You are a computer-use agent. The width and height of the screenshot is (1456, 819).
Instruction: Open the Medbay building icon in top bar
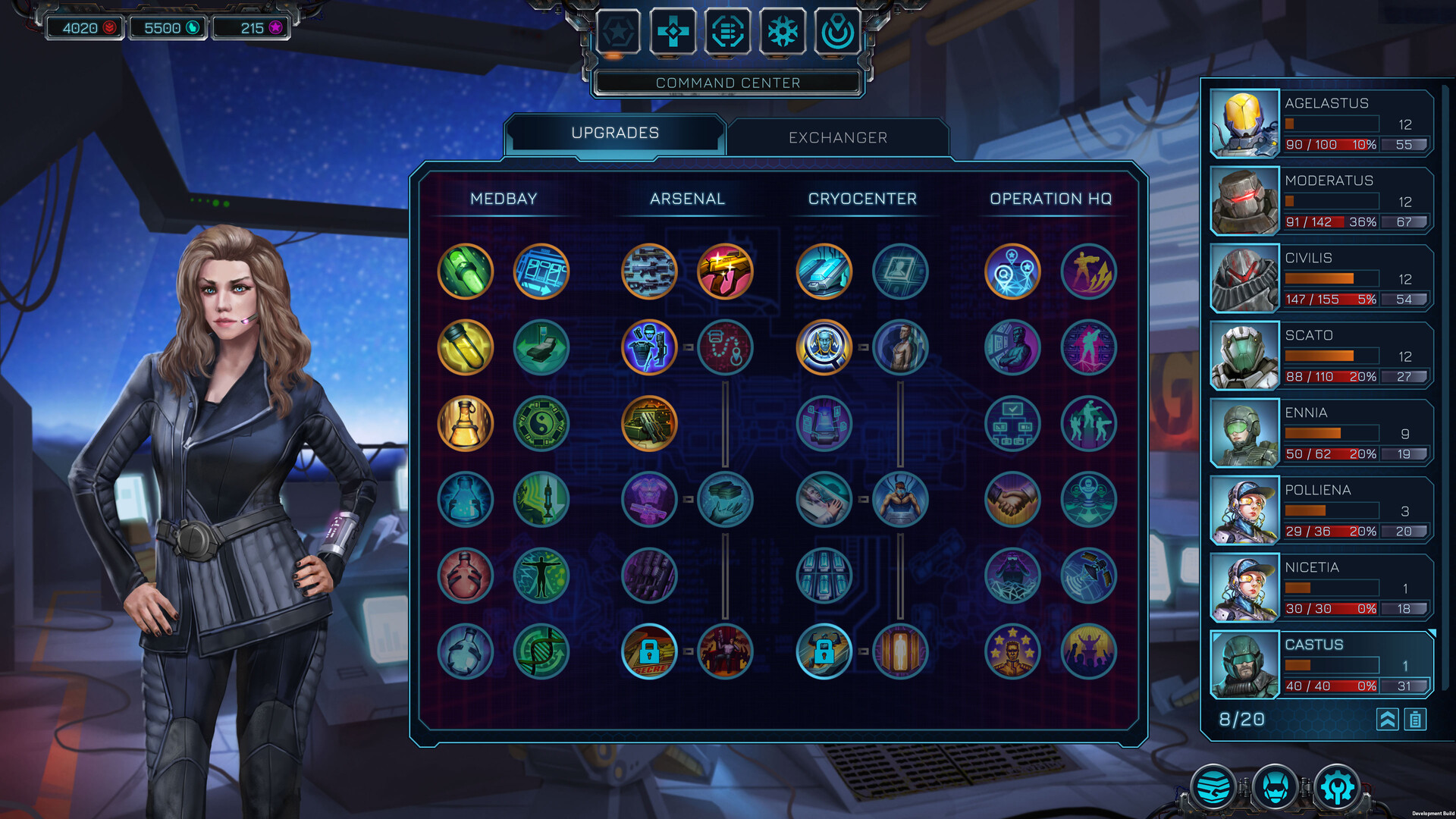click(x=673, y=32)
